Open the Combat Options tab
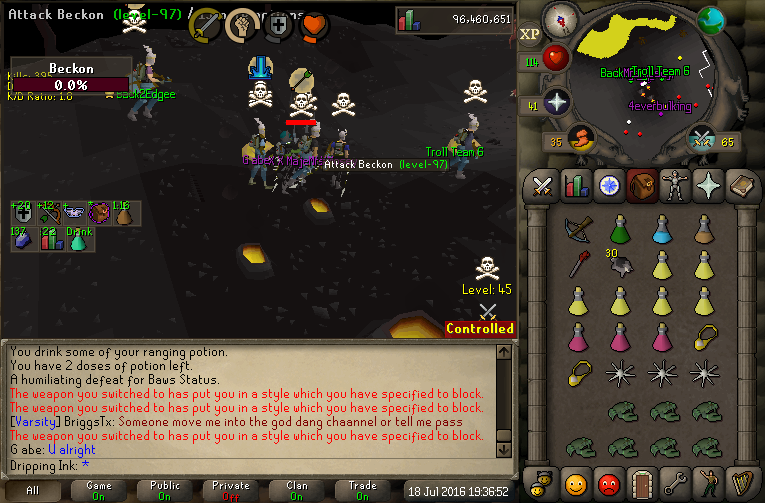 click(x=543, y=186)
